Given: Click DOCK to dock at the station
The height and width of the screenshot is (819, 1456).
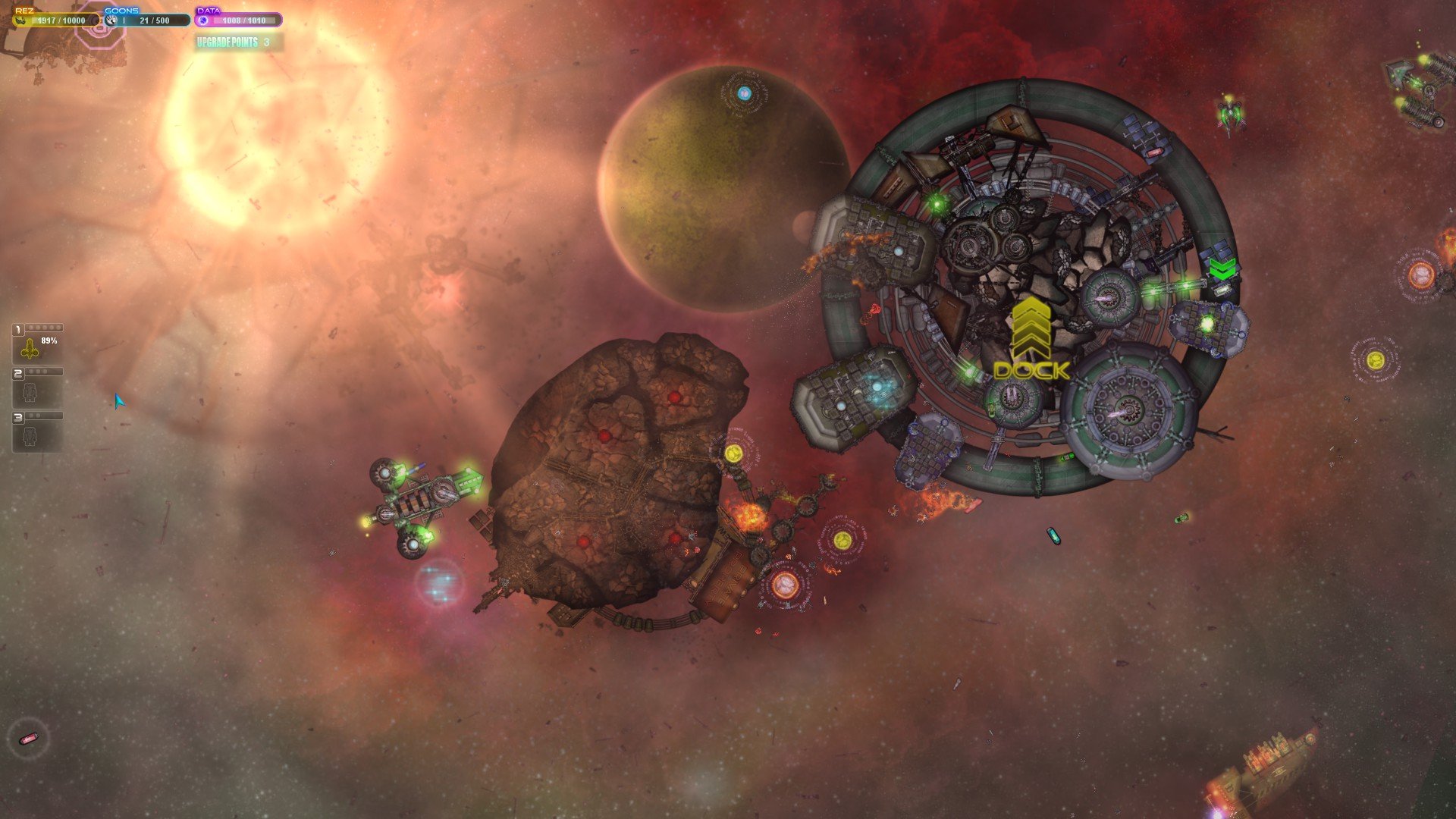Looking at the screenshot, I should (1031, 370).
